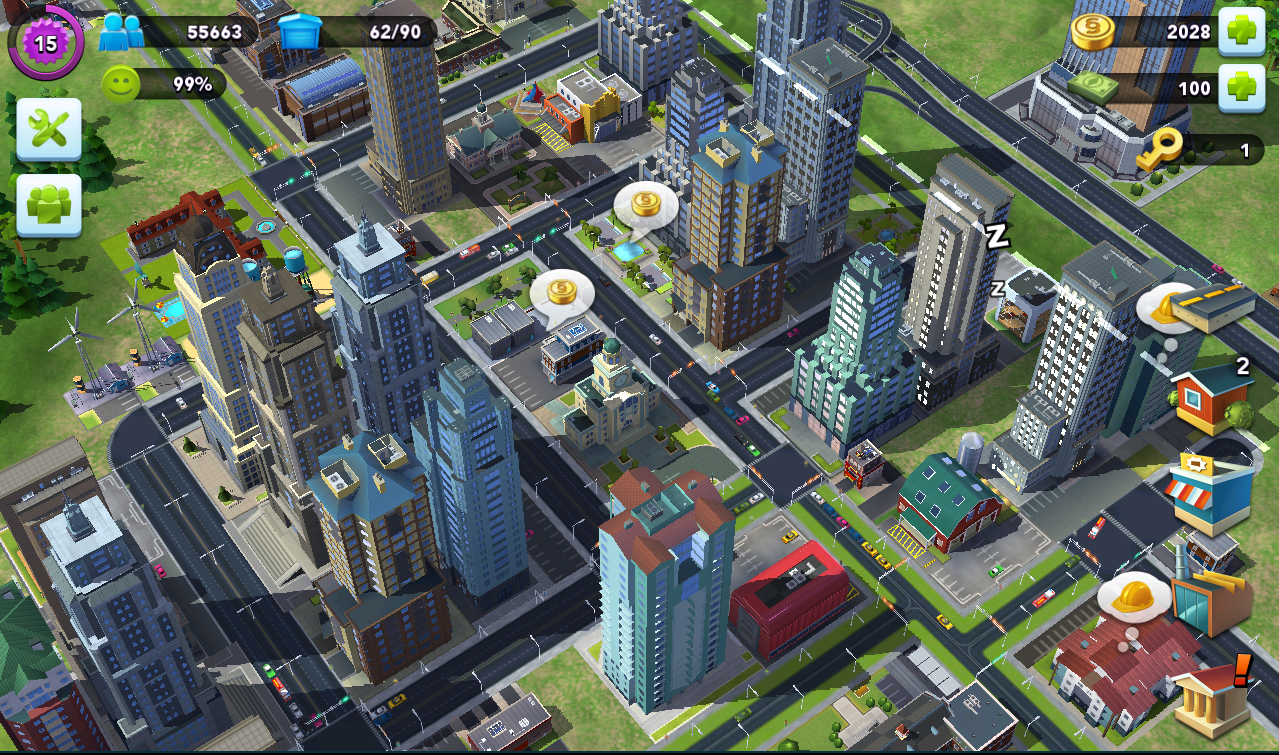The width and height of the screenshot is (1279, 755).
Task: Tap the green plus beside gold Simoleons
Action: click(1242, 31)
